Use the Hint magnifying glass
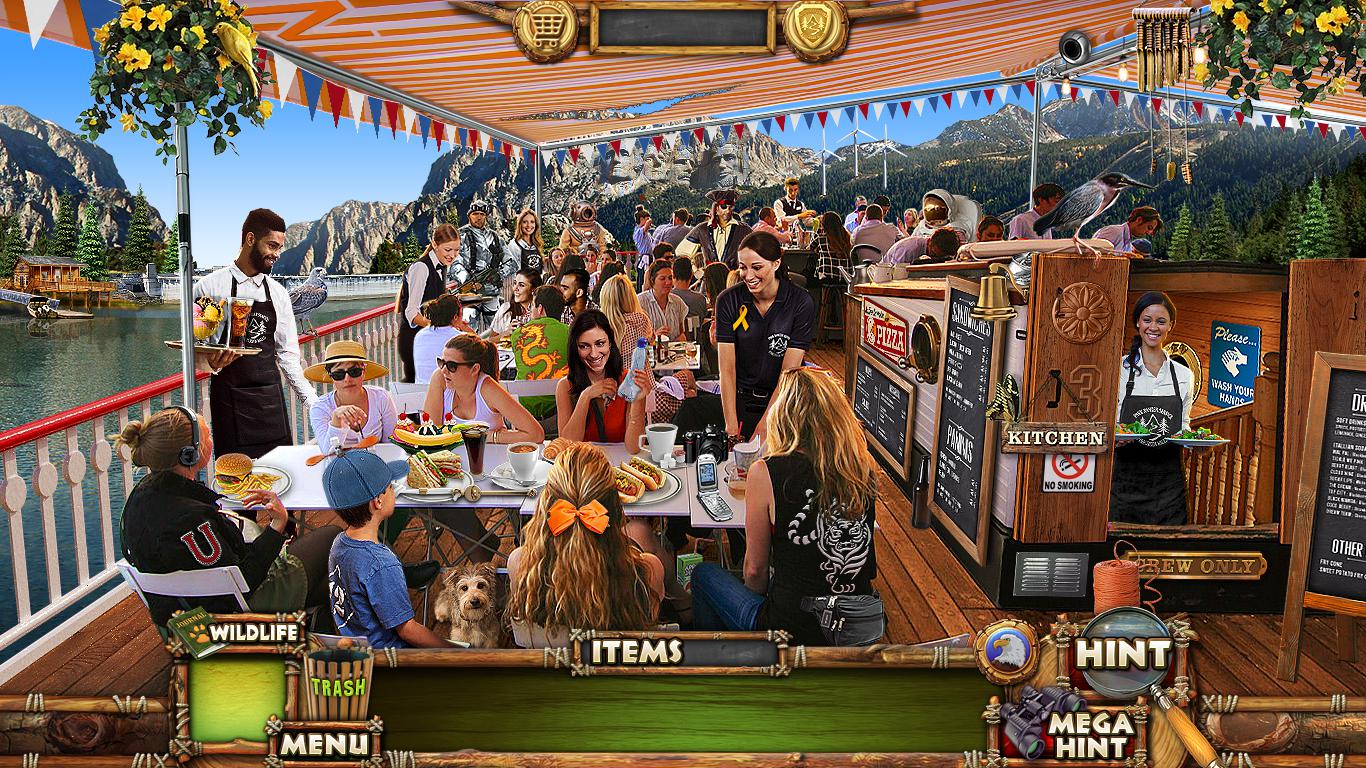Screen dimensions: 1366x768 point(1125,654)
